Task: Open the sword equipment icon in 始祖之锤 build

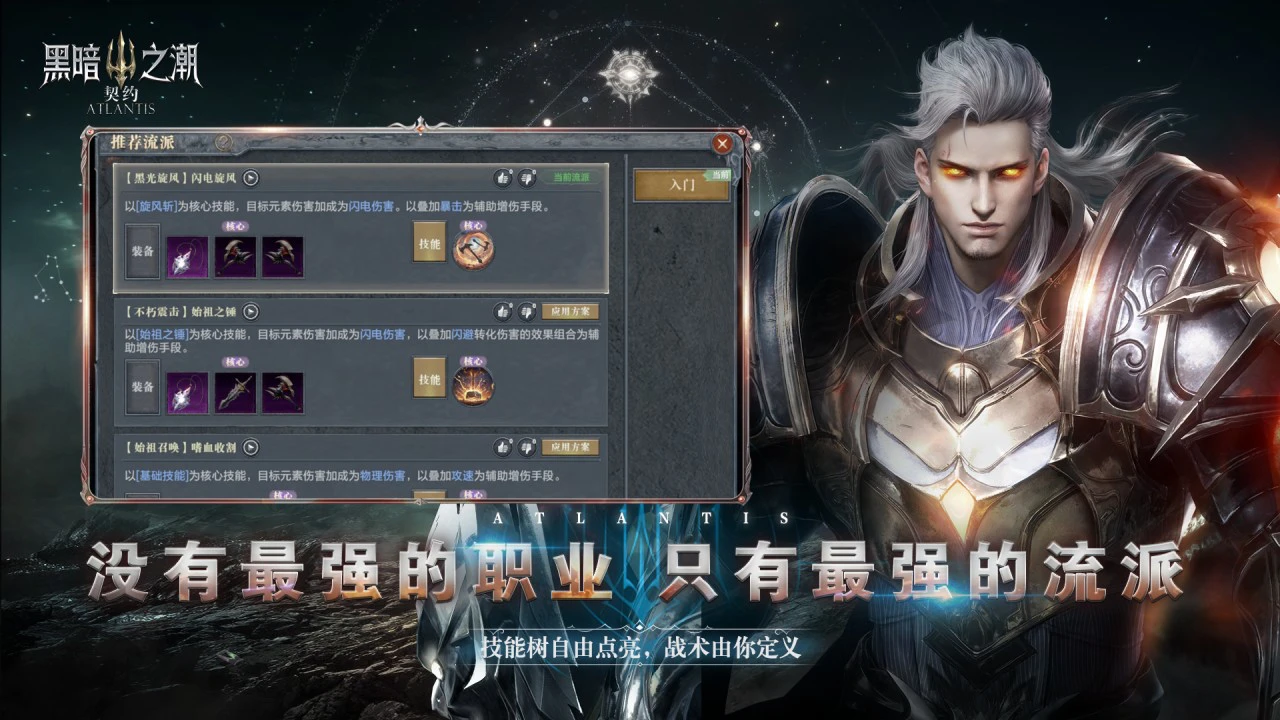Action: tap(236, 389)
